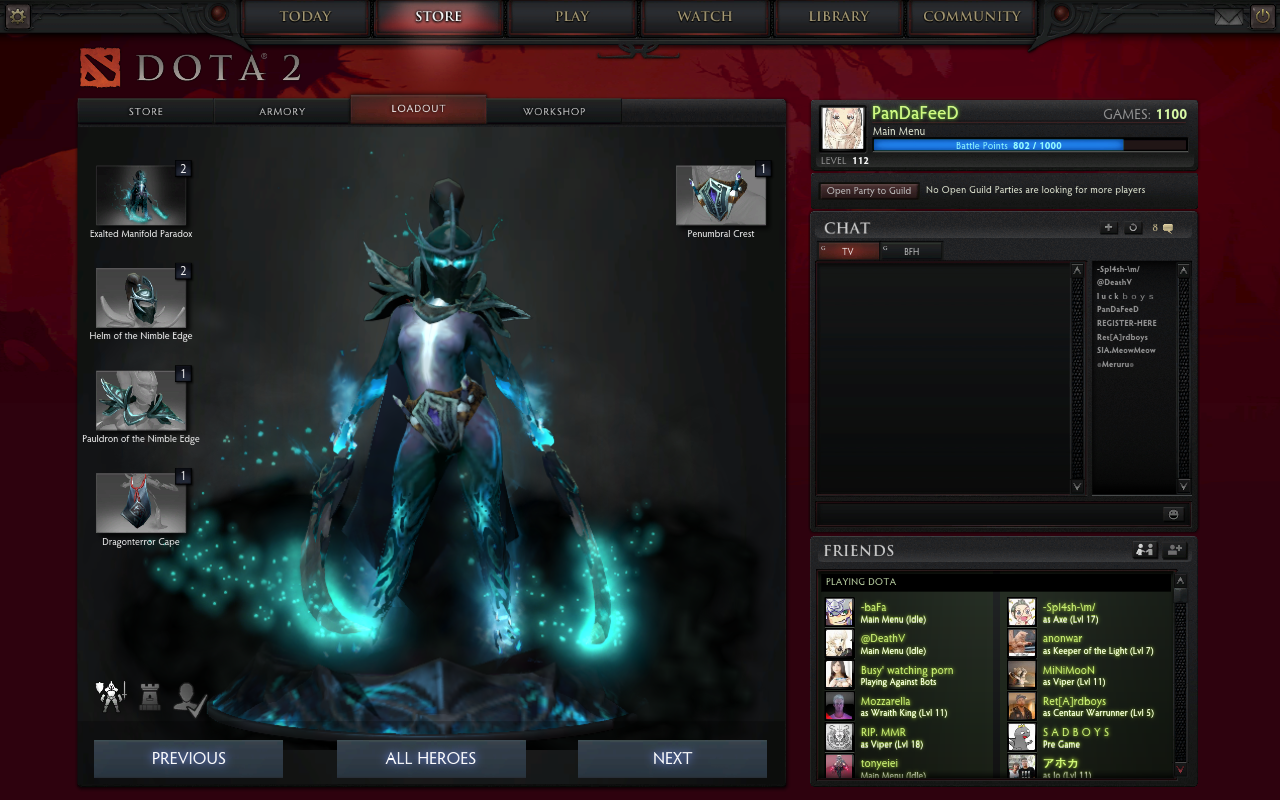Screen dimensions: 1280x800
Task: Switch to the Armory tab
Action: pyautogui.click(x=282, y=111)
